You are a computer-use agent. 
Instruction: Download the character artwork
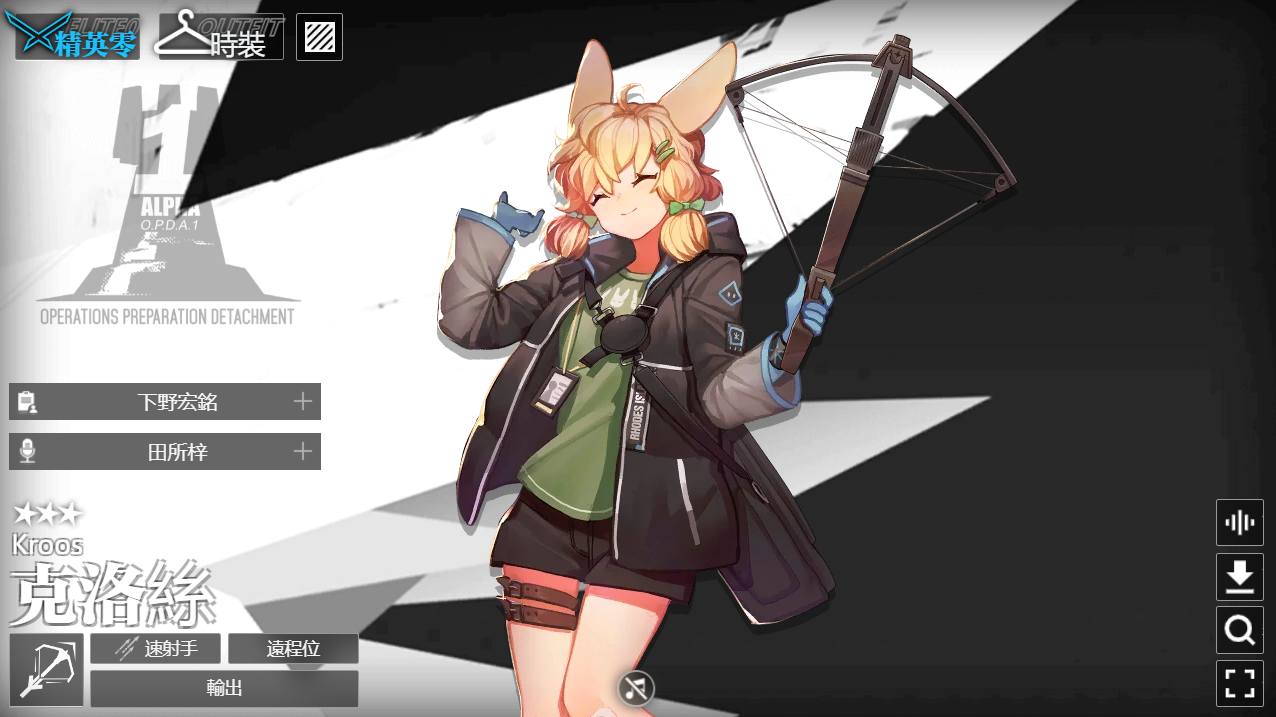pyautogui.click(x=1240, y=577)
